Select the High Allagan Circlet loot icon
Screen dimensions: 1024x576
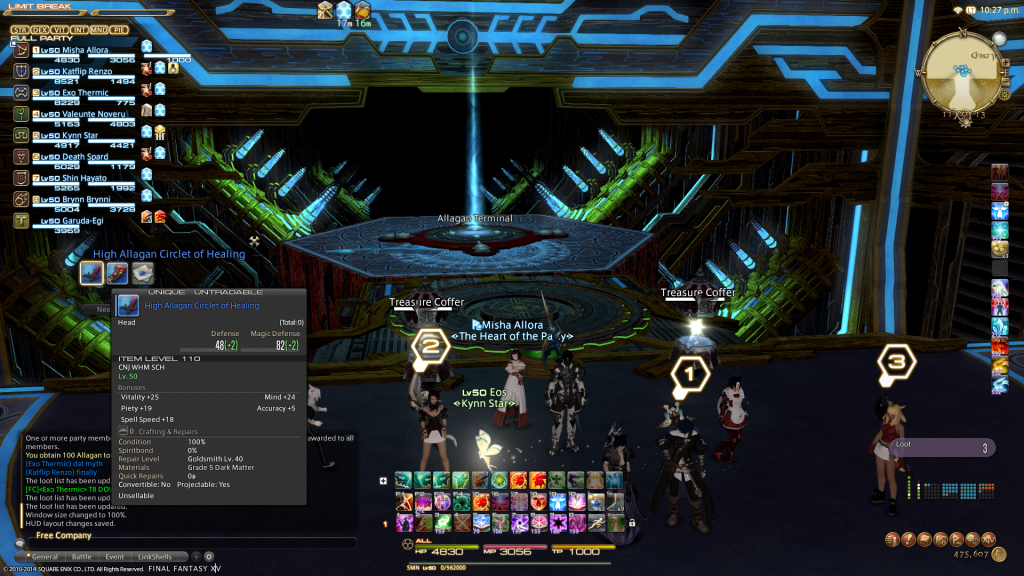[x=92, y=273]
